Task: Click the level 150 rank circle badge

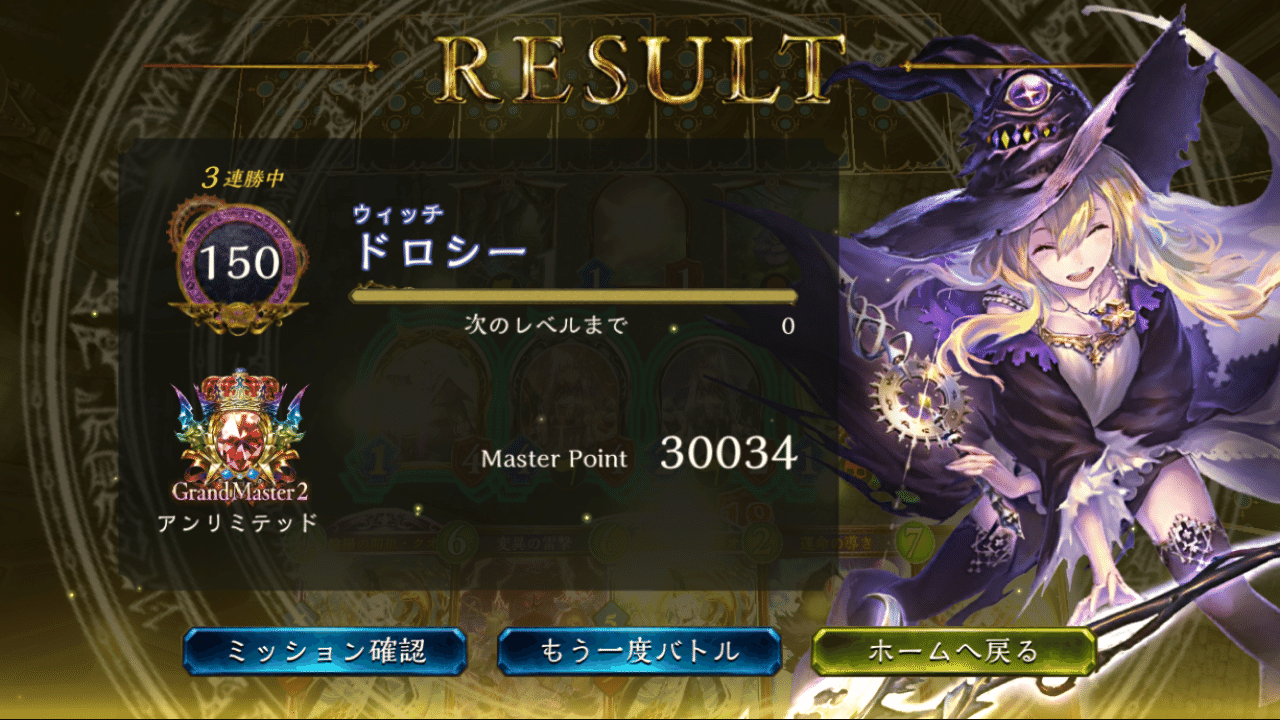Action: pyautogui.click(x=240, y=258)
